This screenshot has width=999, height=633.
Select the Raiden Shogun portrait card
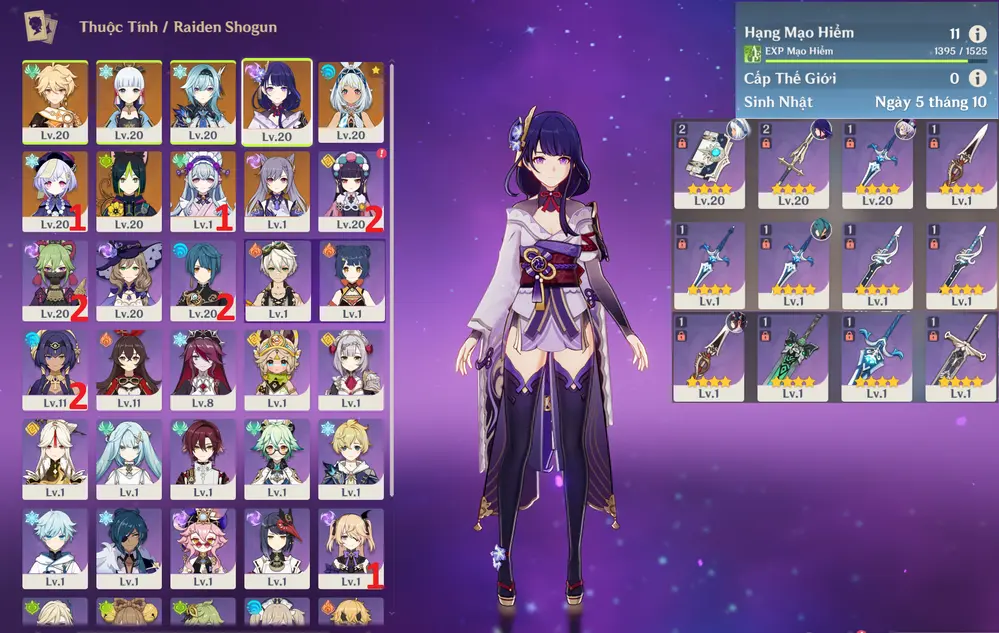coord(277,102)
